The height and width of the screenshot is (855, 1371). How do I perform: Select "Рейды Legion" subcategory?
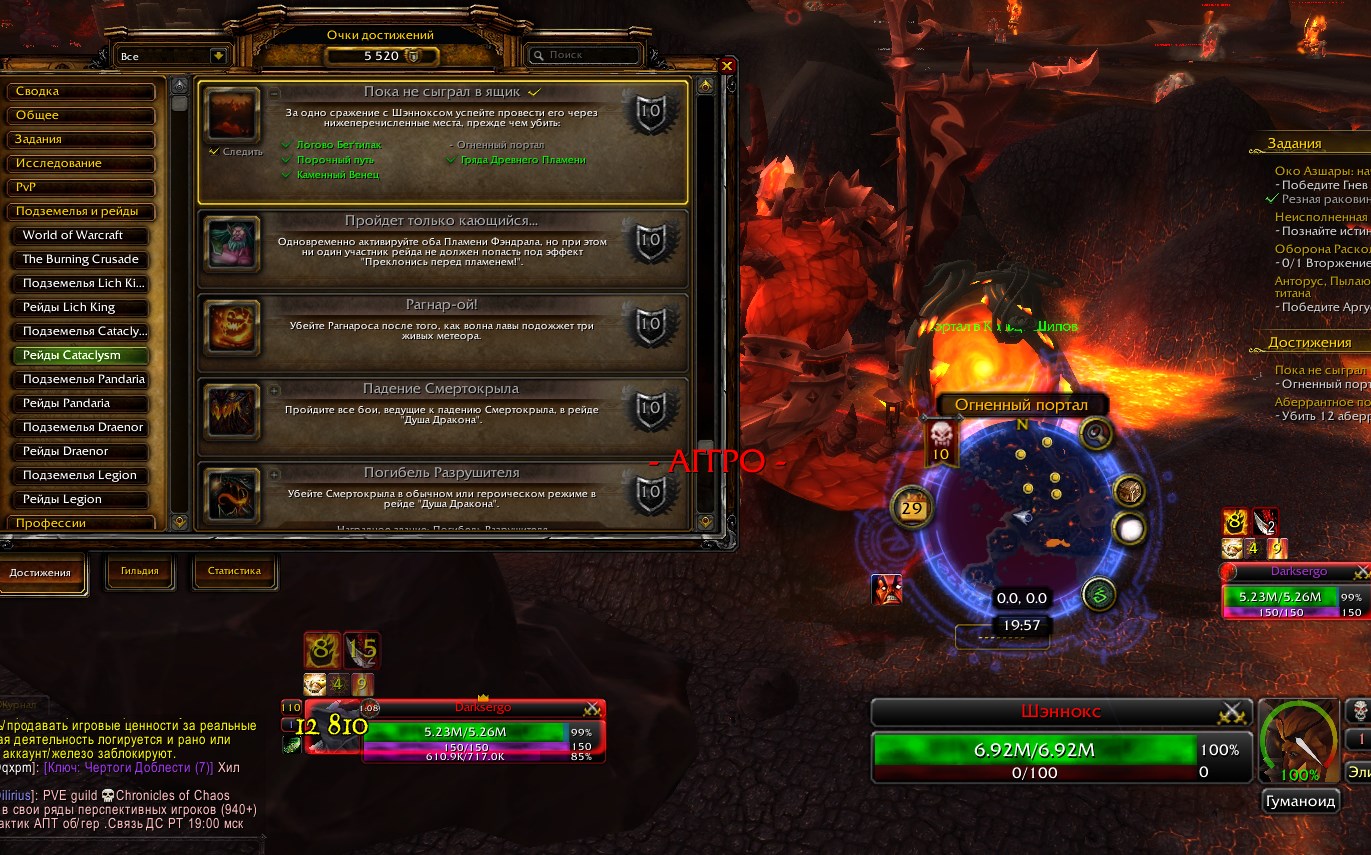(80, 499)
